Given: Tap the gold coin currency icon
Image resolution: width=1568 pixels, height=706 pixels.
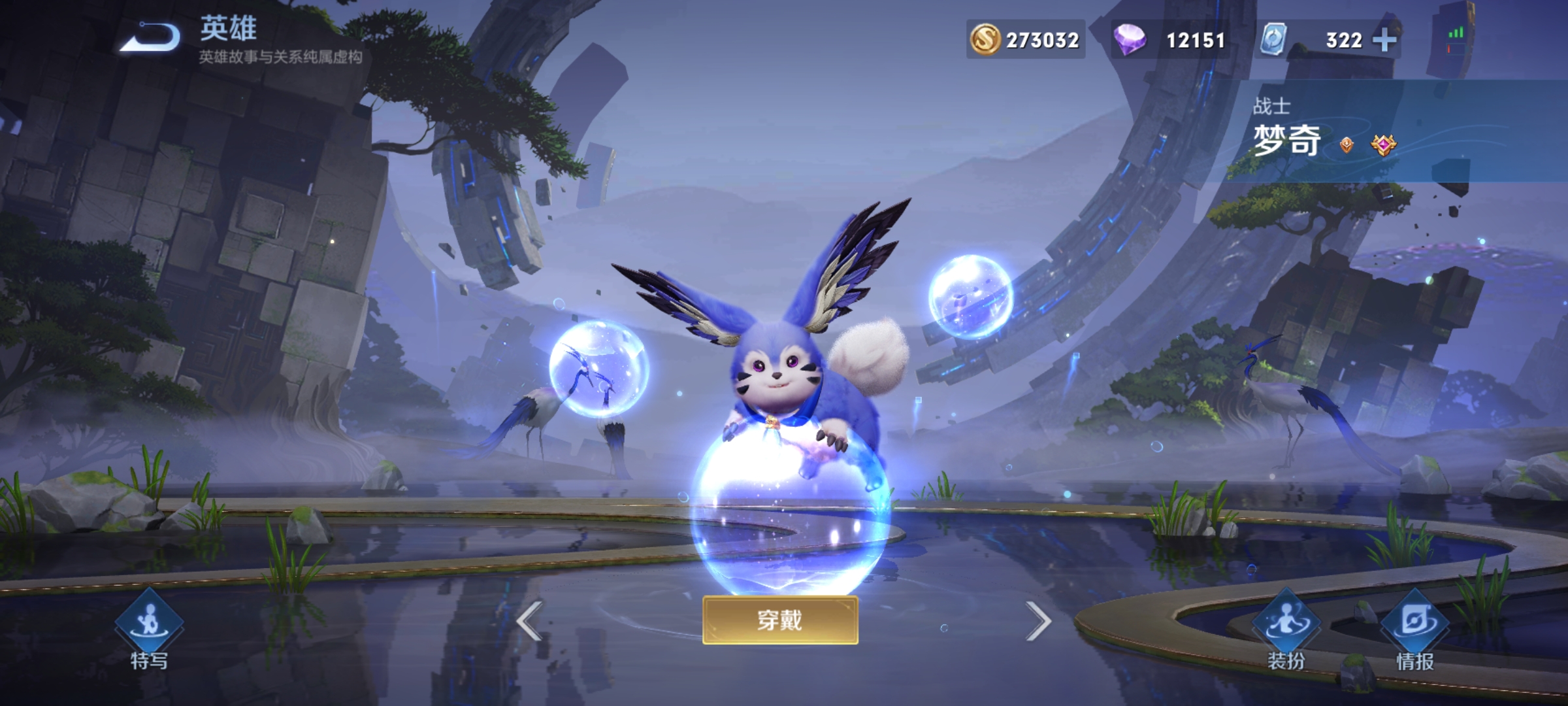Looking at the screenshot, I should 985,40.
